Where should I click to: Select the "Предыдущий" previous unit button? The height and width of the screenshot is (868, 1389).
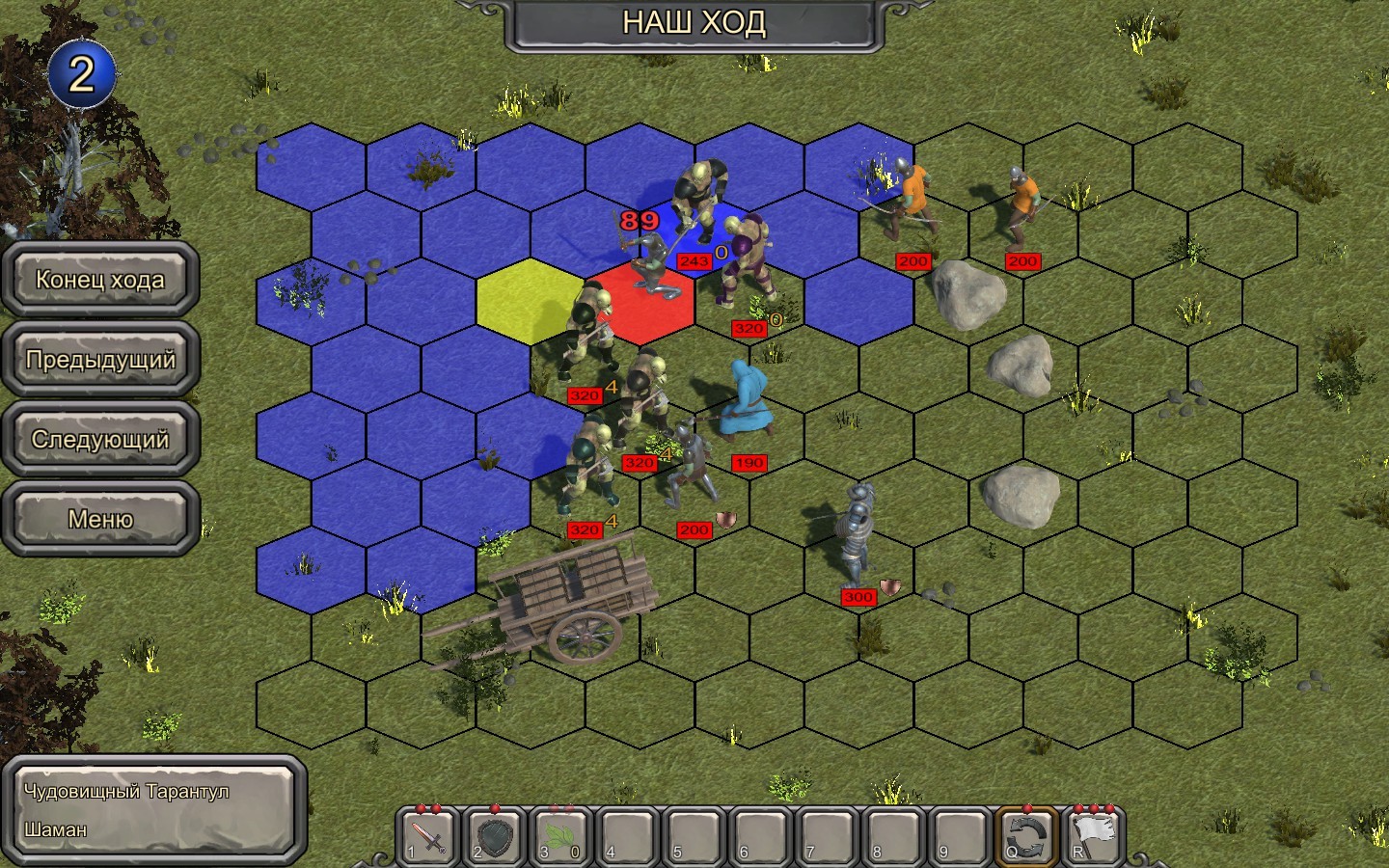tap(100, 360)
